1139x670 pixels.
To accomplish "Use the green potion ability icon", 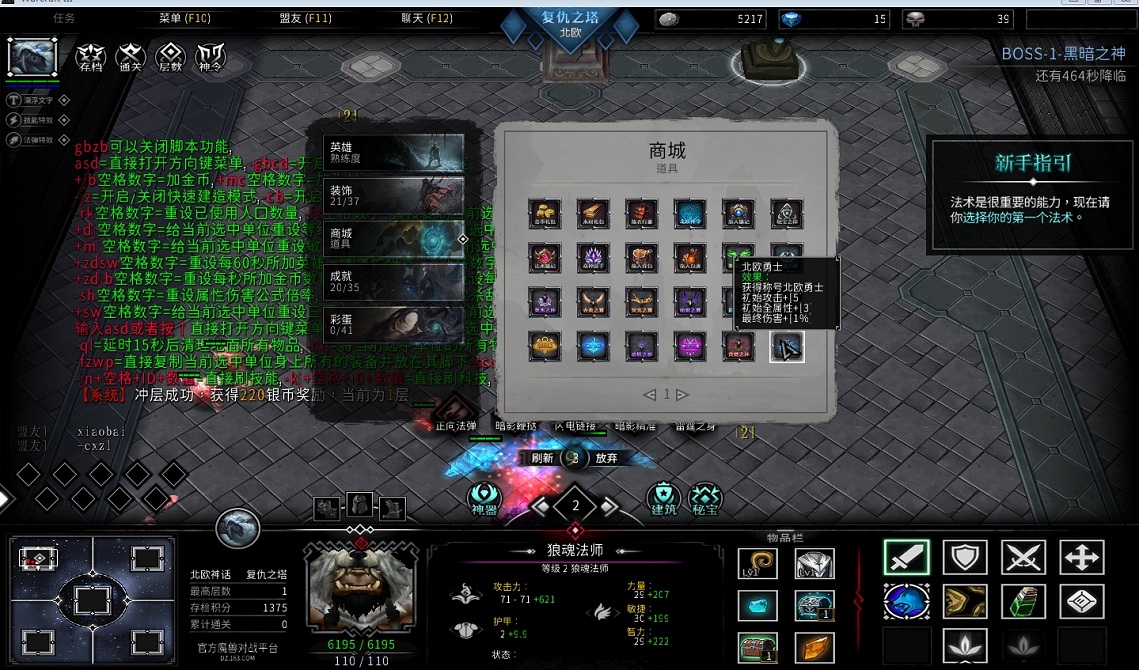I will pyautogui.click(x=1023, y=601).
